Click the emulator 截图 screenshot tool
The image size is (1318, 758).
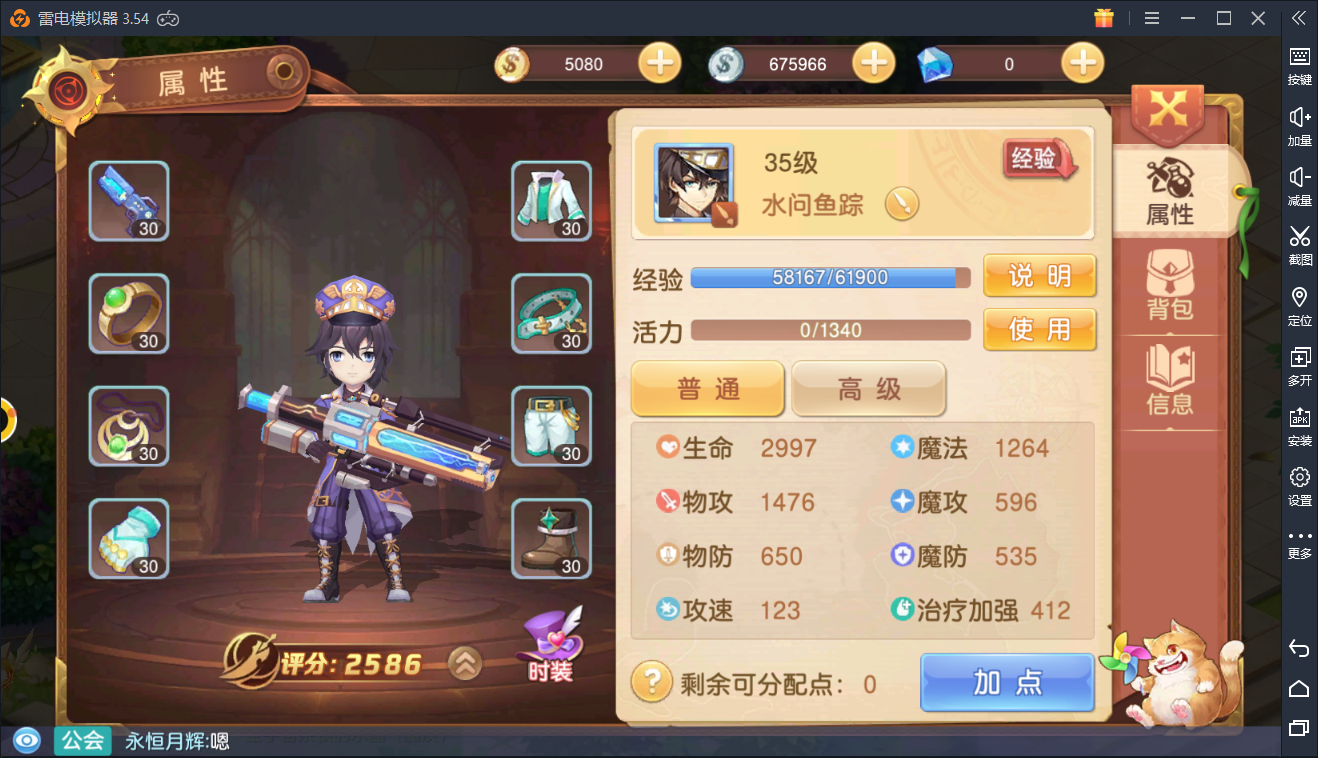click(x=1299, y=245)
